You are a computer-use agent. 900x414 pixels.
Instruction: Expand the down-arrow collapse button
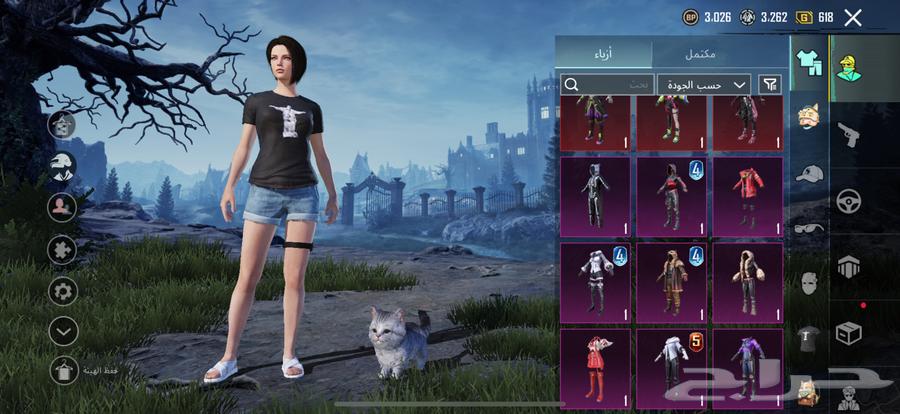pyautogui.click(x=63, y=330)
